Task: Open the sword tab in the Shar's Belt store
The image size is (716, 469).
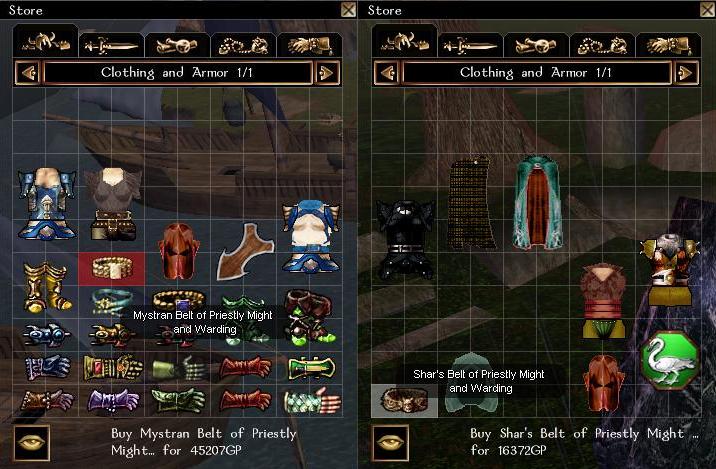Action: coord(470,45)
